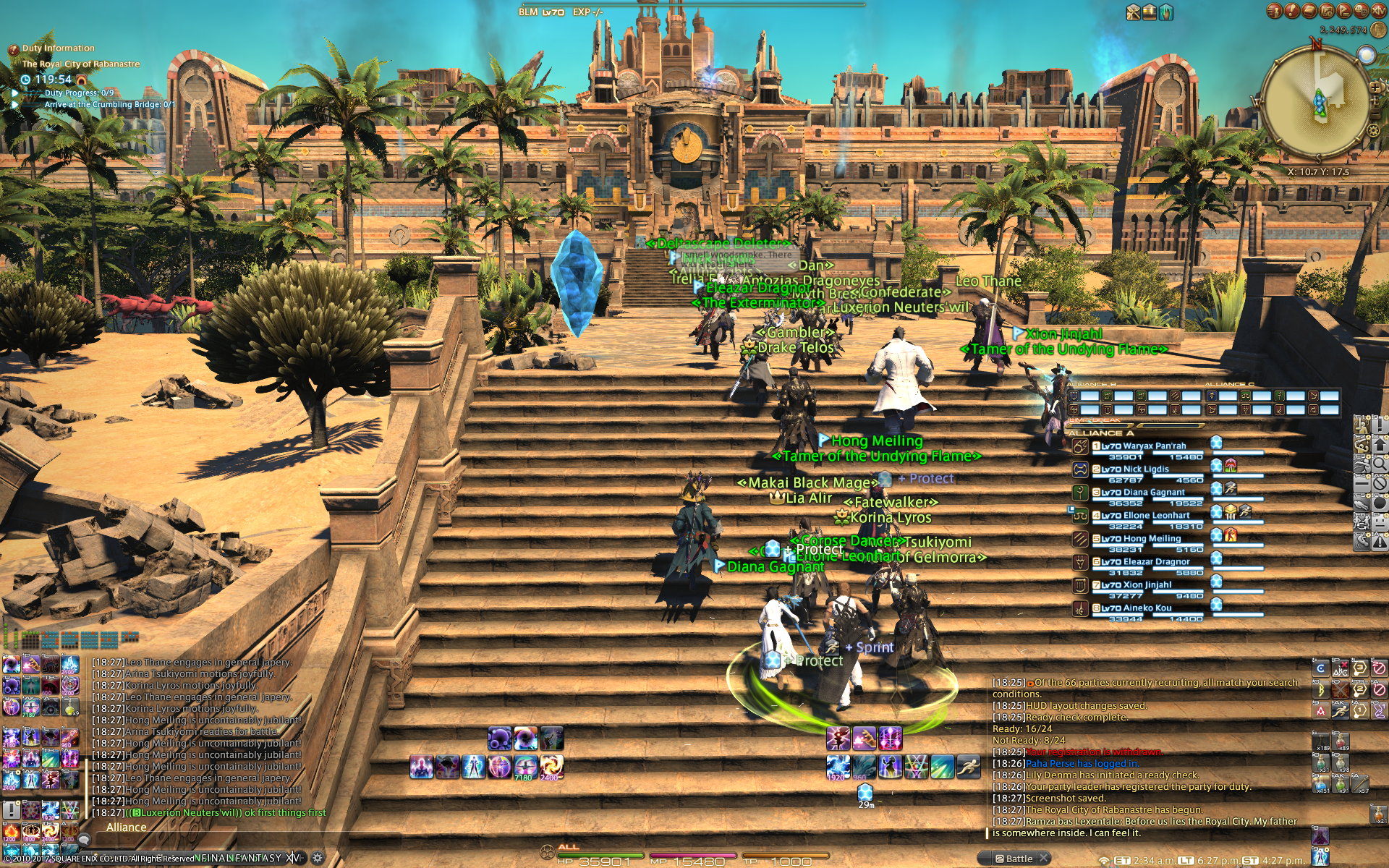Activate the Sprint running-figure ability

(x=968, y=767)
